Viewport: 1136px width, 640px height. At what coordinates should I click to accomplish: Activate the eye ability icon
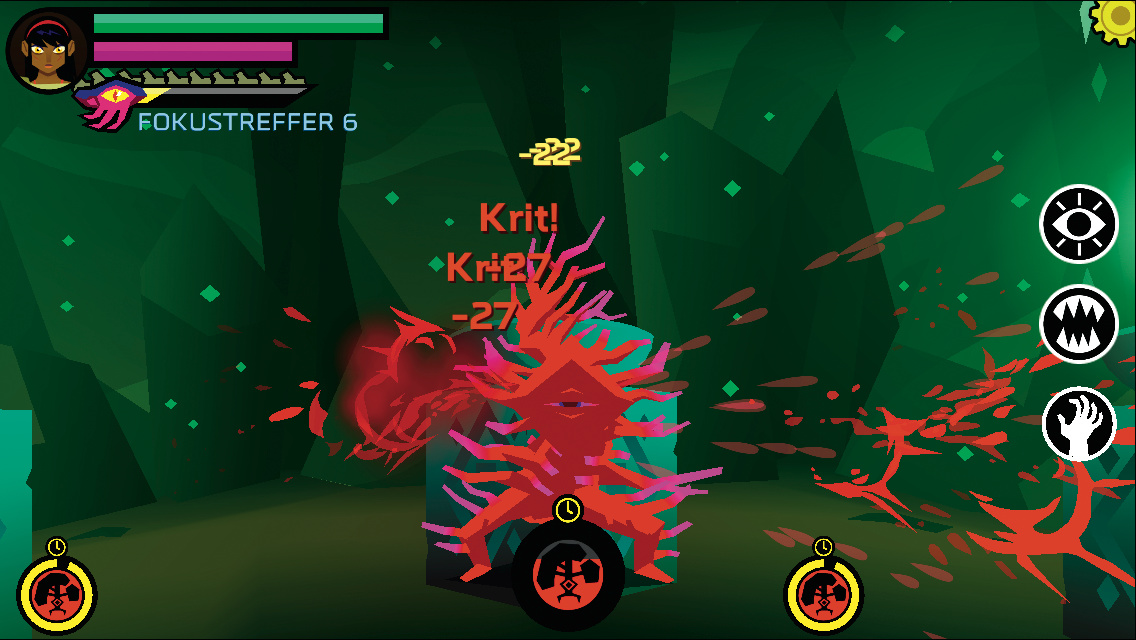tap(1079, 224)
